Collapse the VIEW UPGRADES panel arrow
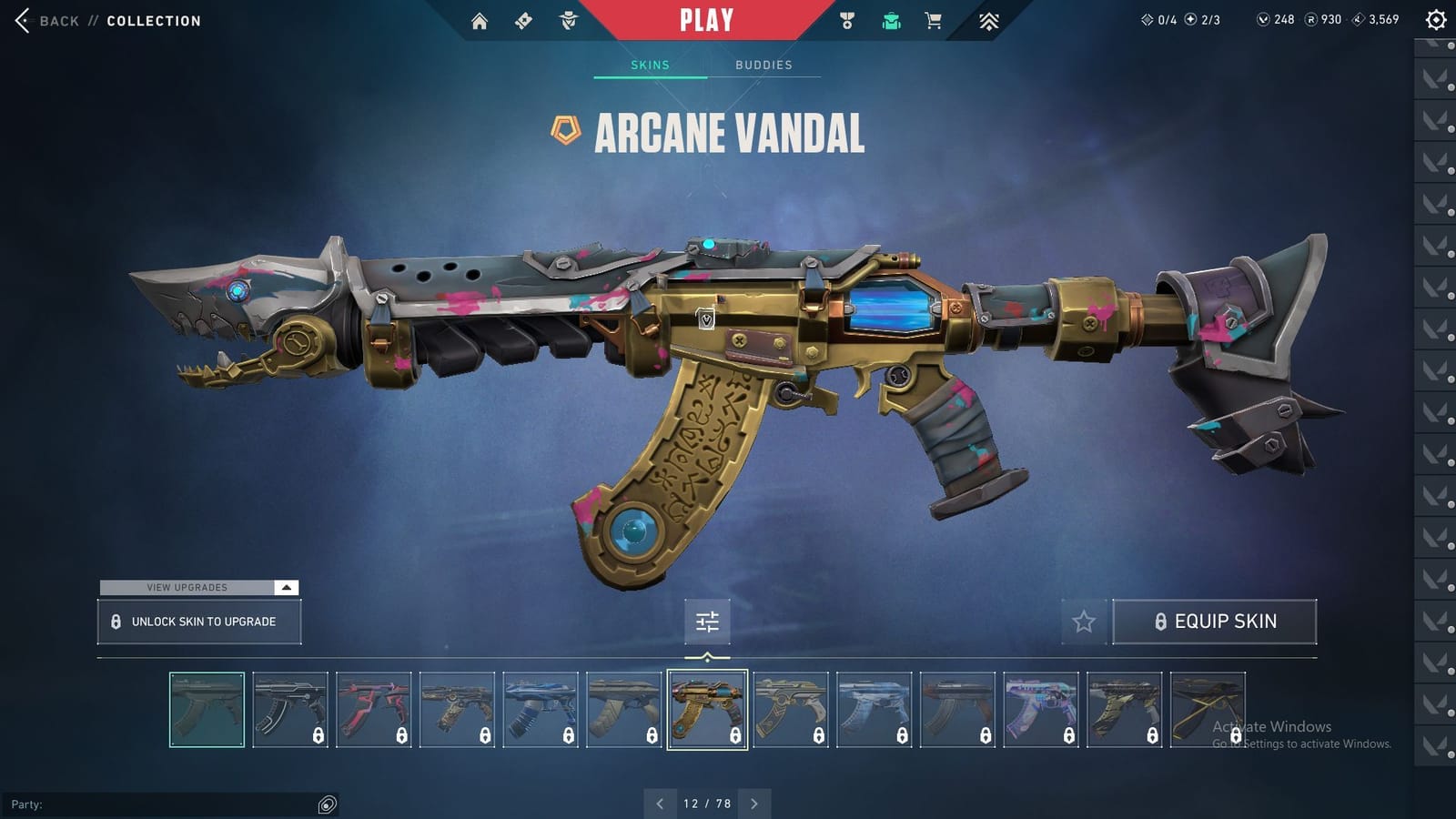The width and height of the screenshot is (1456, 819). coord(286,588)
